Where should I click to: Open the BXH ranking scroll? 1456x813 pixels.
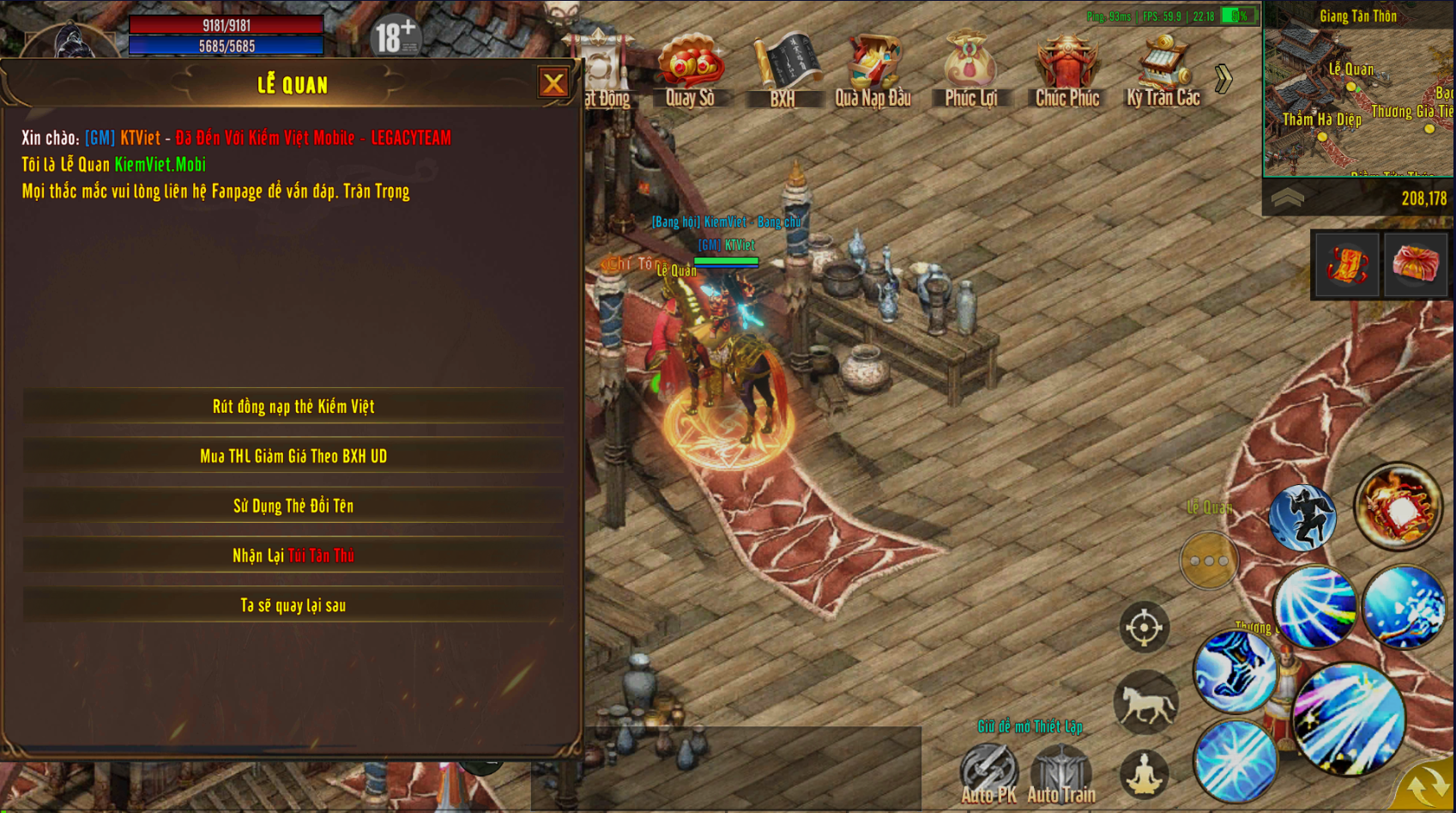(782, 70)
